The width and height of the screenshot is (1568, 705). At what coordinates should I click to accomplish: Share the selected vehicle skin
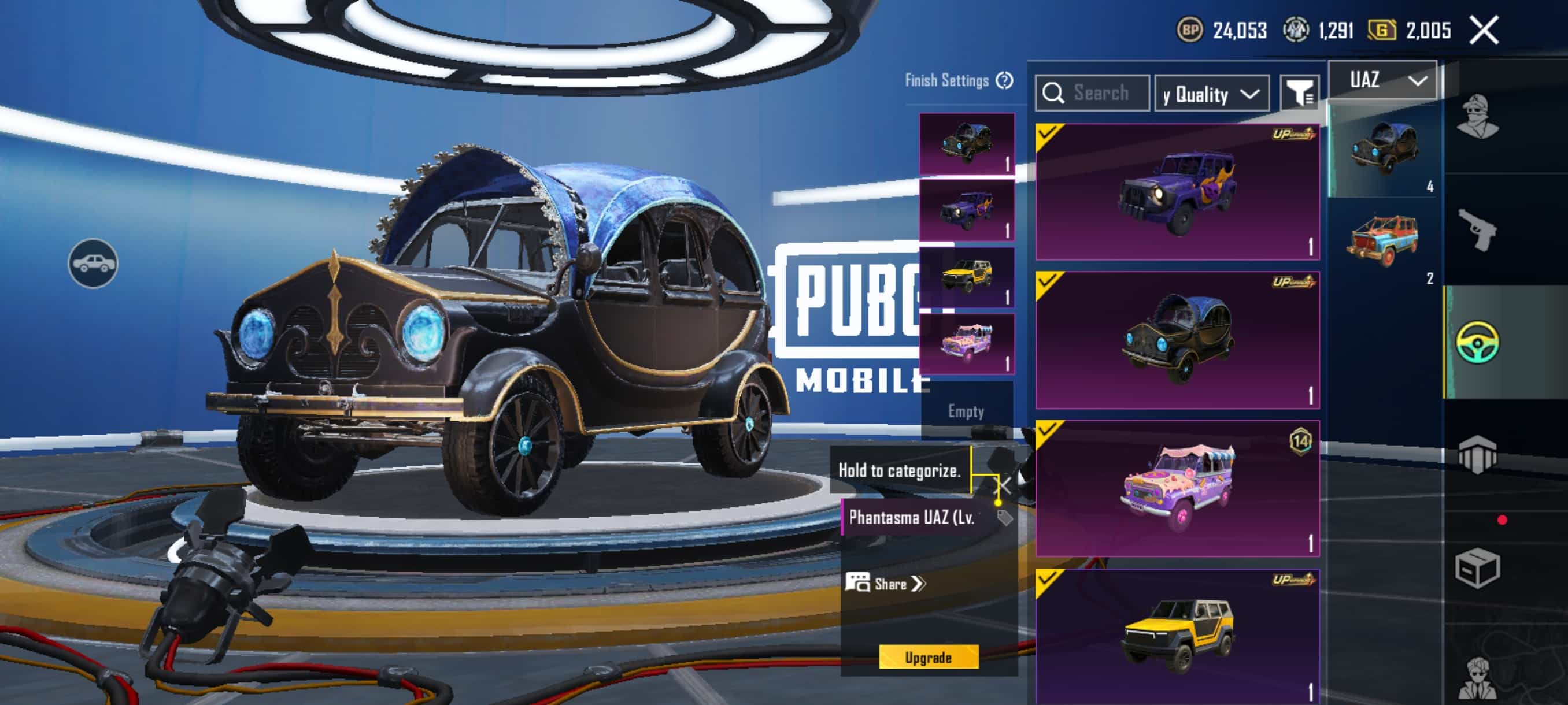(886, 583)
